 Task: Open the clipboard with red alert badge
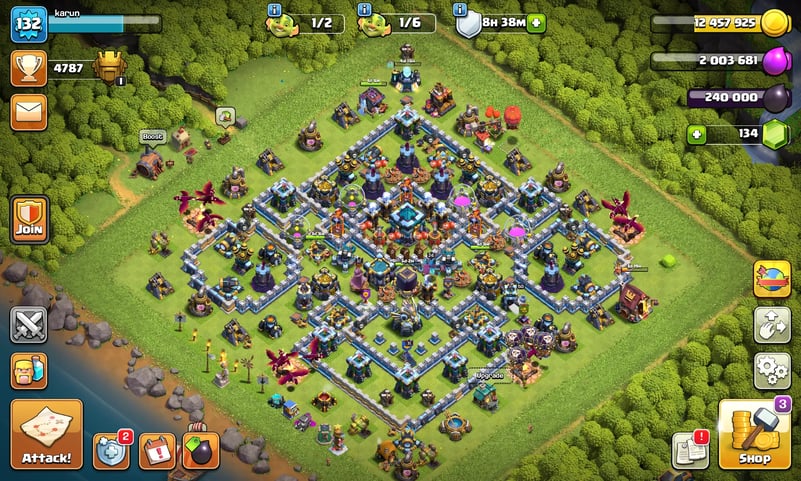point(690,450)
